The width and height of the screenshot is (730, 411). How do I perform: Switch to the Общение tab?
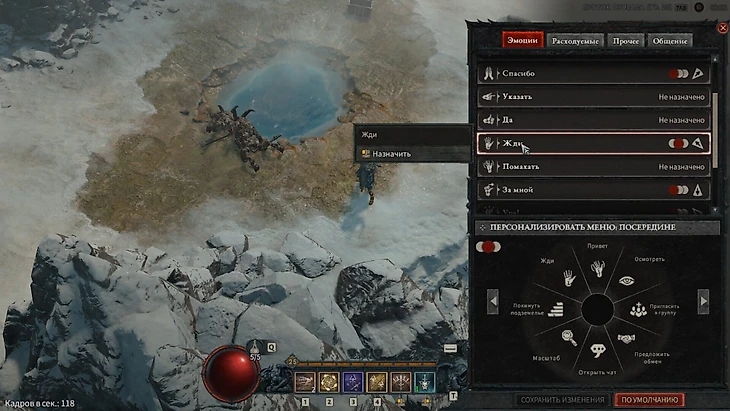click(670, 41)
